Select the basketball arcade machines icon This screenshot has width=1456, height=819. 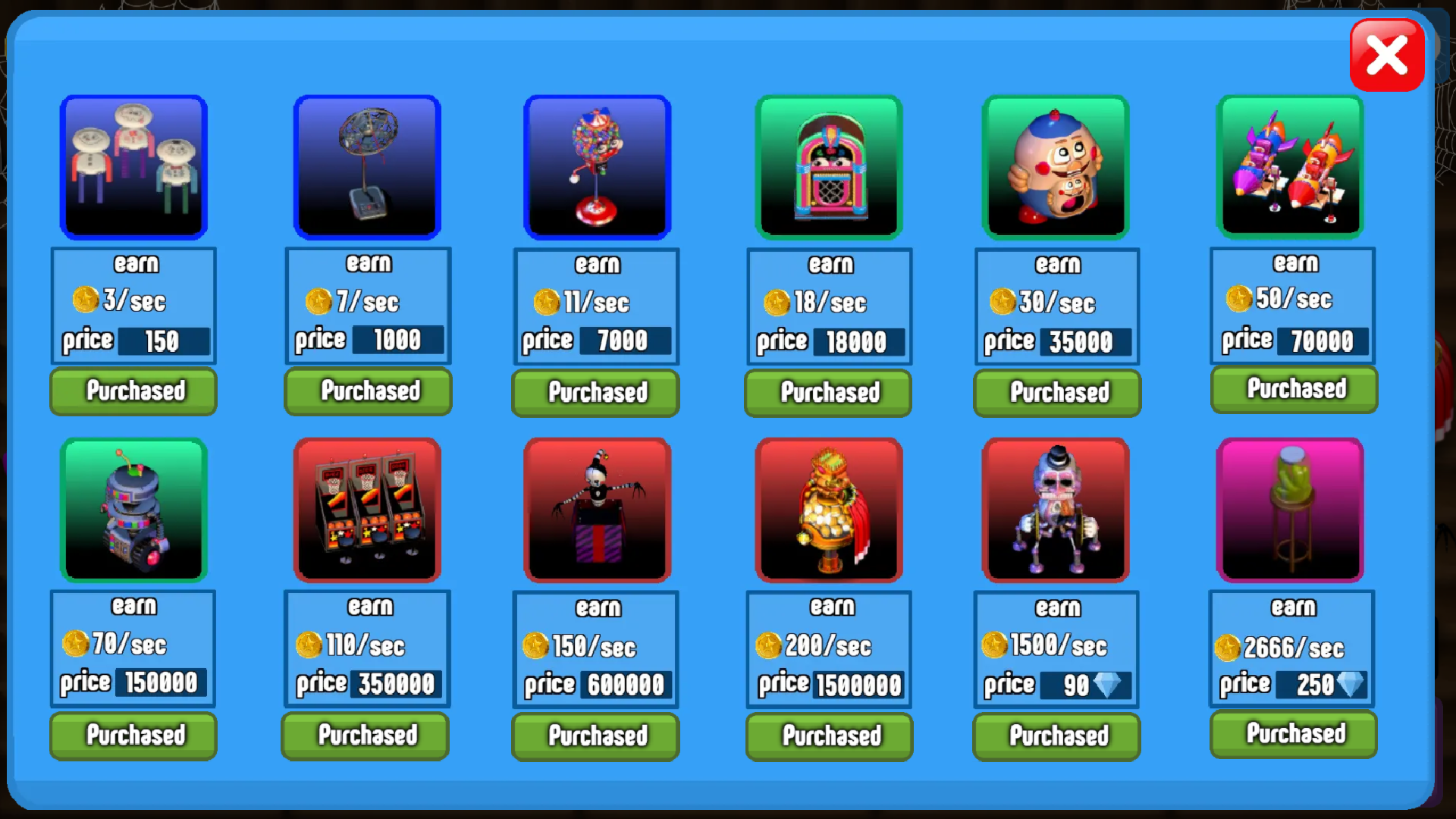tap(367, 510)
